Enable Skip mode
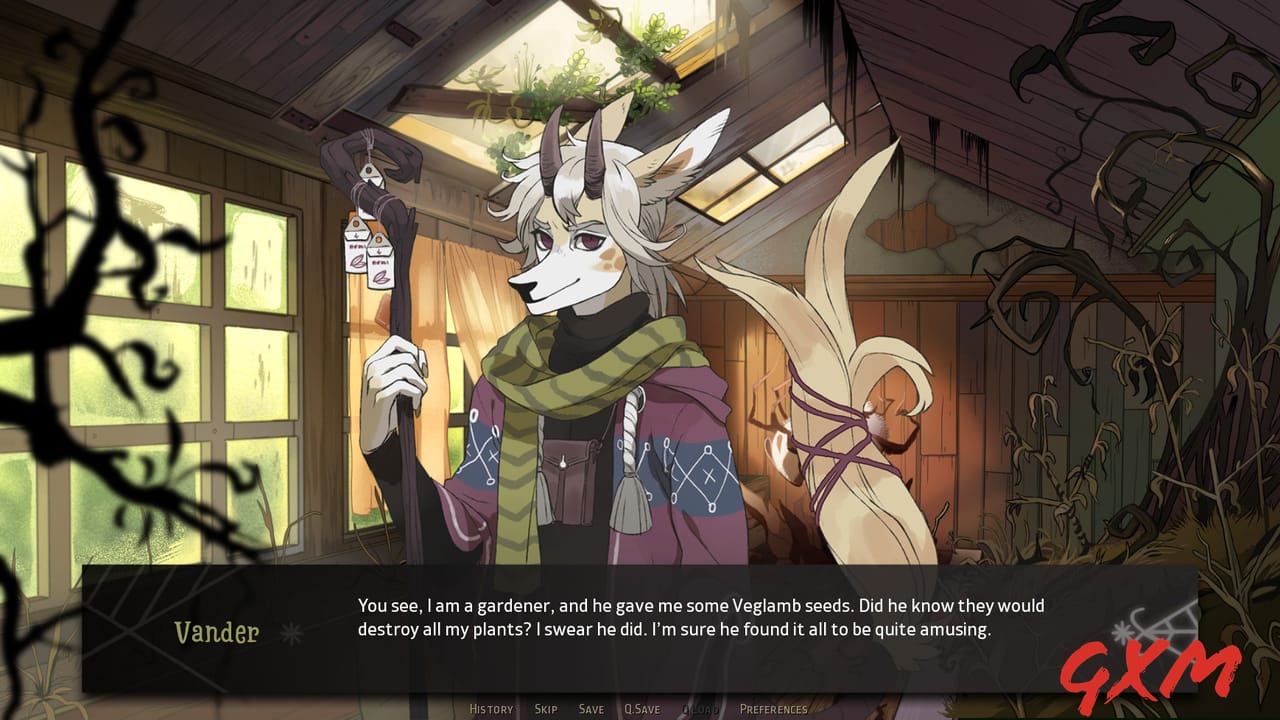 point(545,708)
